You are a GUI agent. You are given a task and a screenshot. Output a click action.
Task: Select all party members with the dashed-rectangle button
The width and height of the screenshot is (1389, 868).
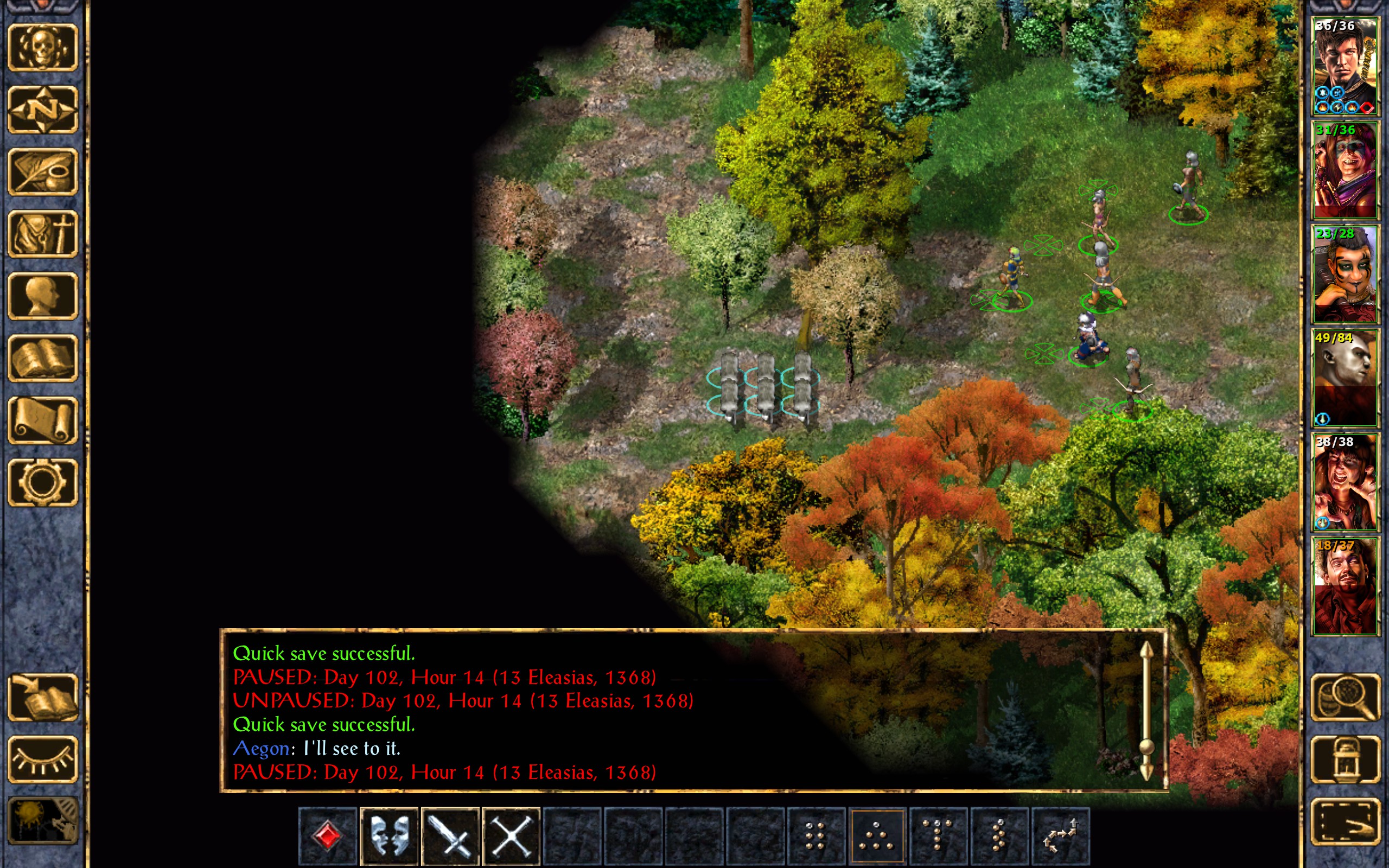pos(1346,821)
